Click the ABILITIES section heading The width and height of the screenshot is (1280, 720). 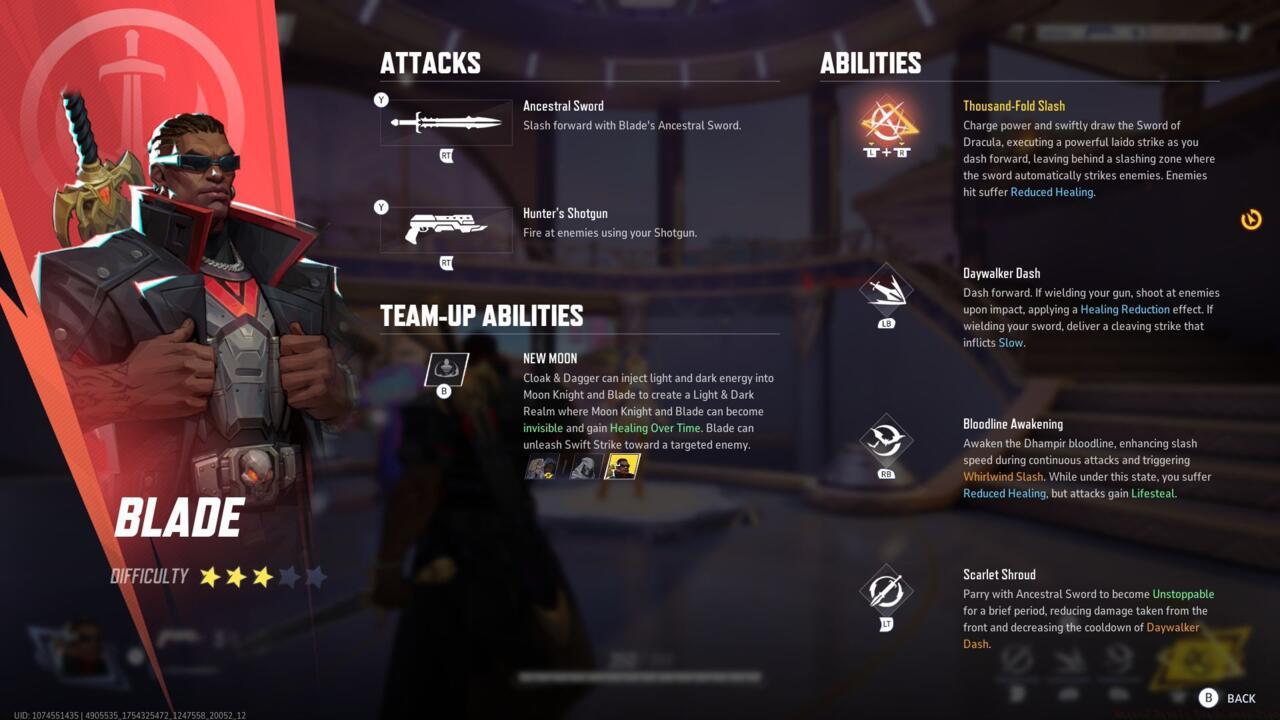click(869, 63)
